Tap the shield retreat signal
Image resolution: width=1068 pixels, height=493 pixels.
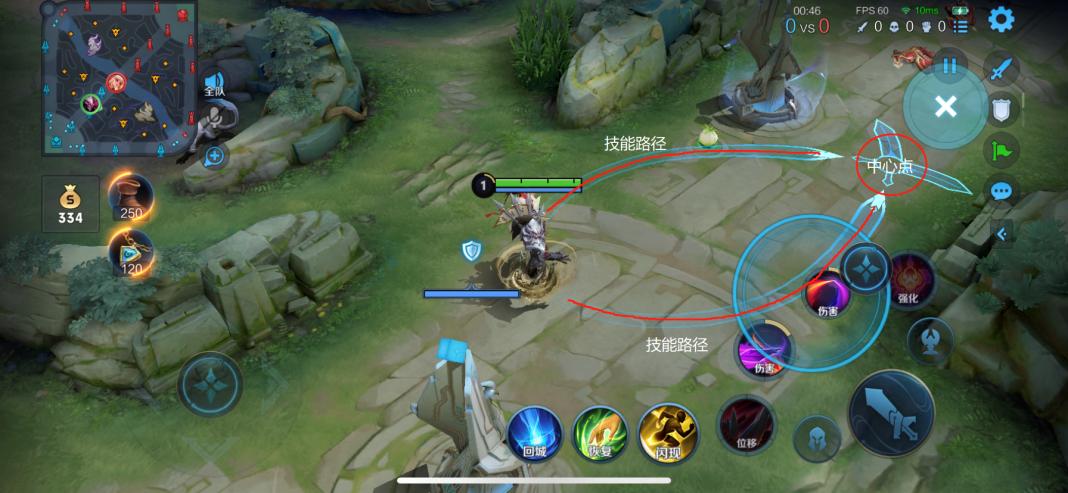pyautogui.click(x=1001, y=109)
